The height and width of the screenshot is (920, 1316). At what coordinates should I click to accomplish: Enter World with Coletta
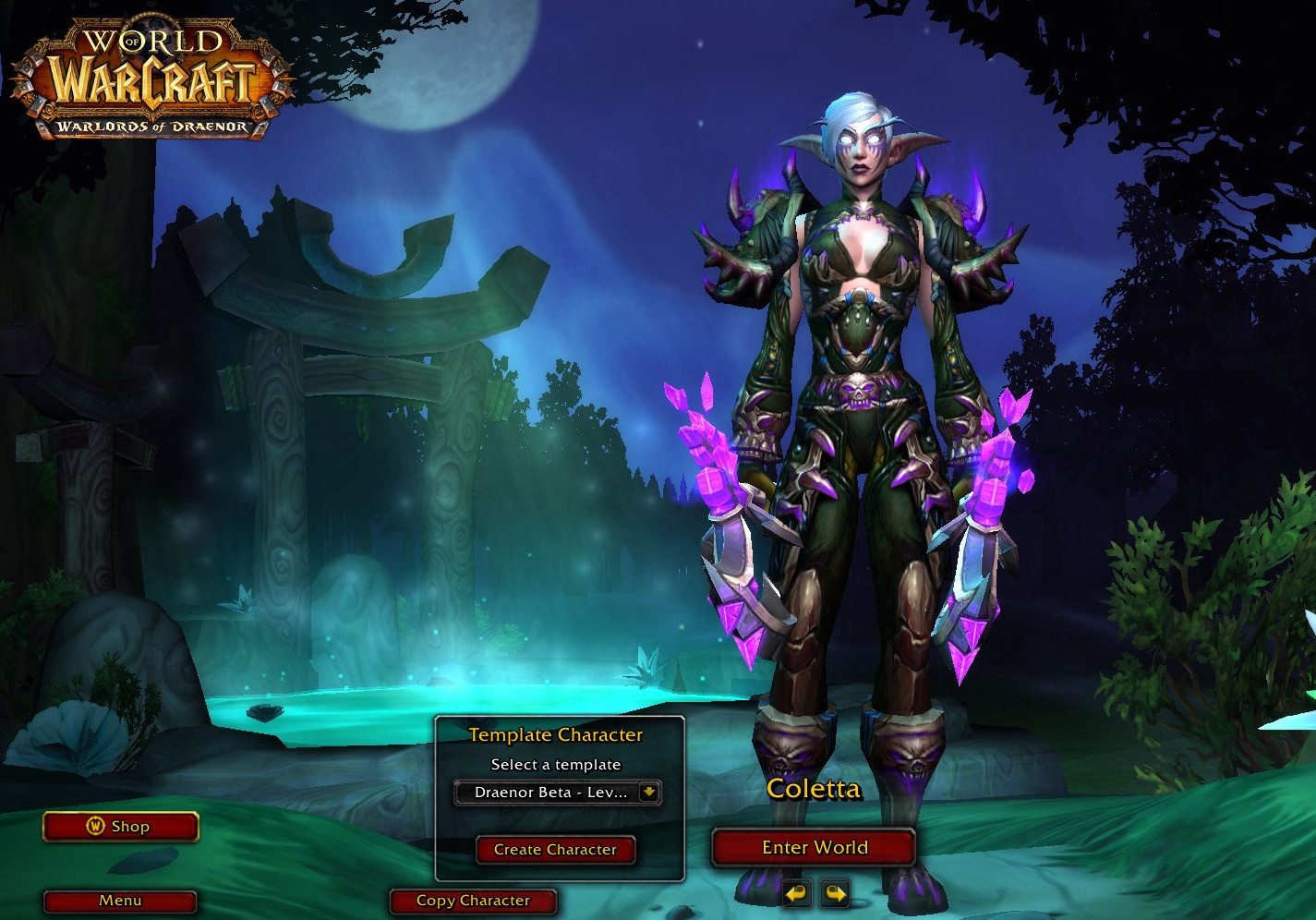pyautogui.click(x=814, y=848)
